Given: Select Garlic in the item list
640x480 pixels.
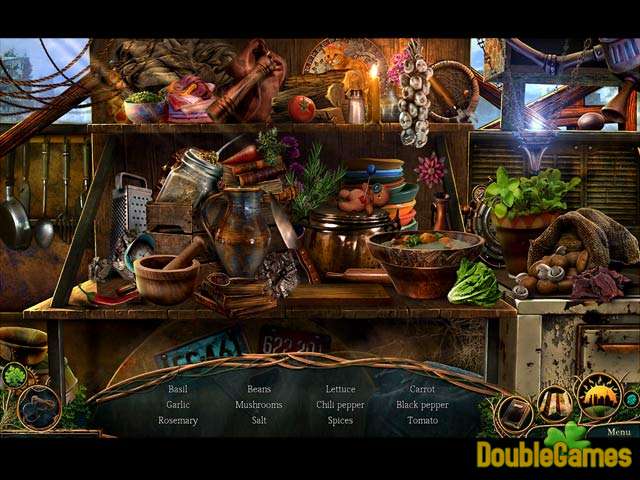Looking at the screenshot, I should pyautogui.click(x=178, y=405).
